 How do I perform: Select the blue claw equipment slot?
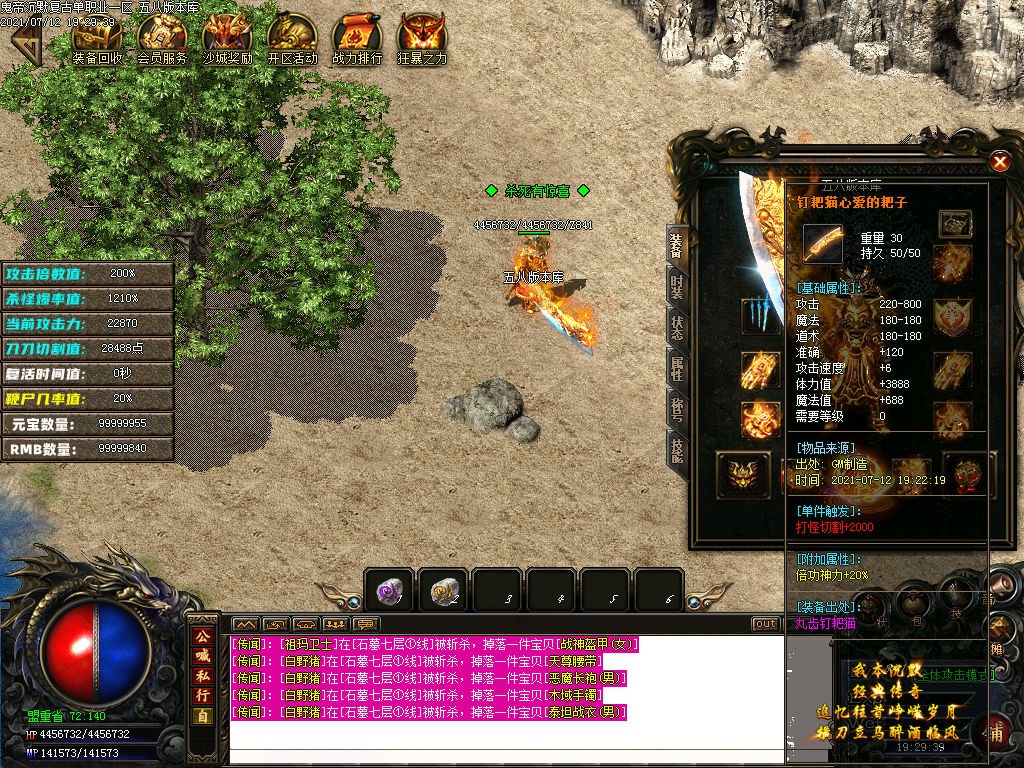[759, 314]
